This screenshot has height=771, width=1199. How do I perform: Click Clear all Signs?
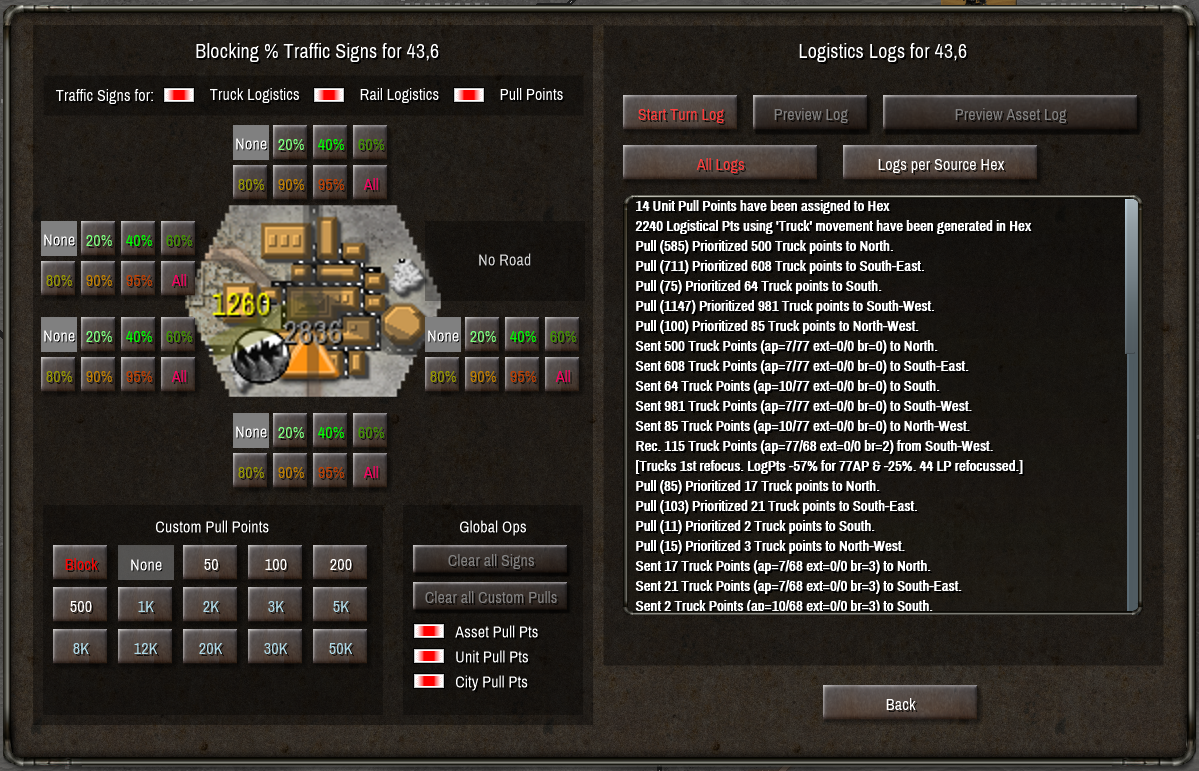tap(490, 560)
